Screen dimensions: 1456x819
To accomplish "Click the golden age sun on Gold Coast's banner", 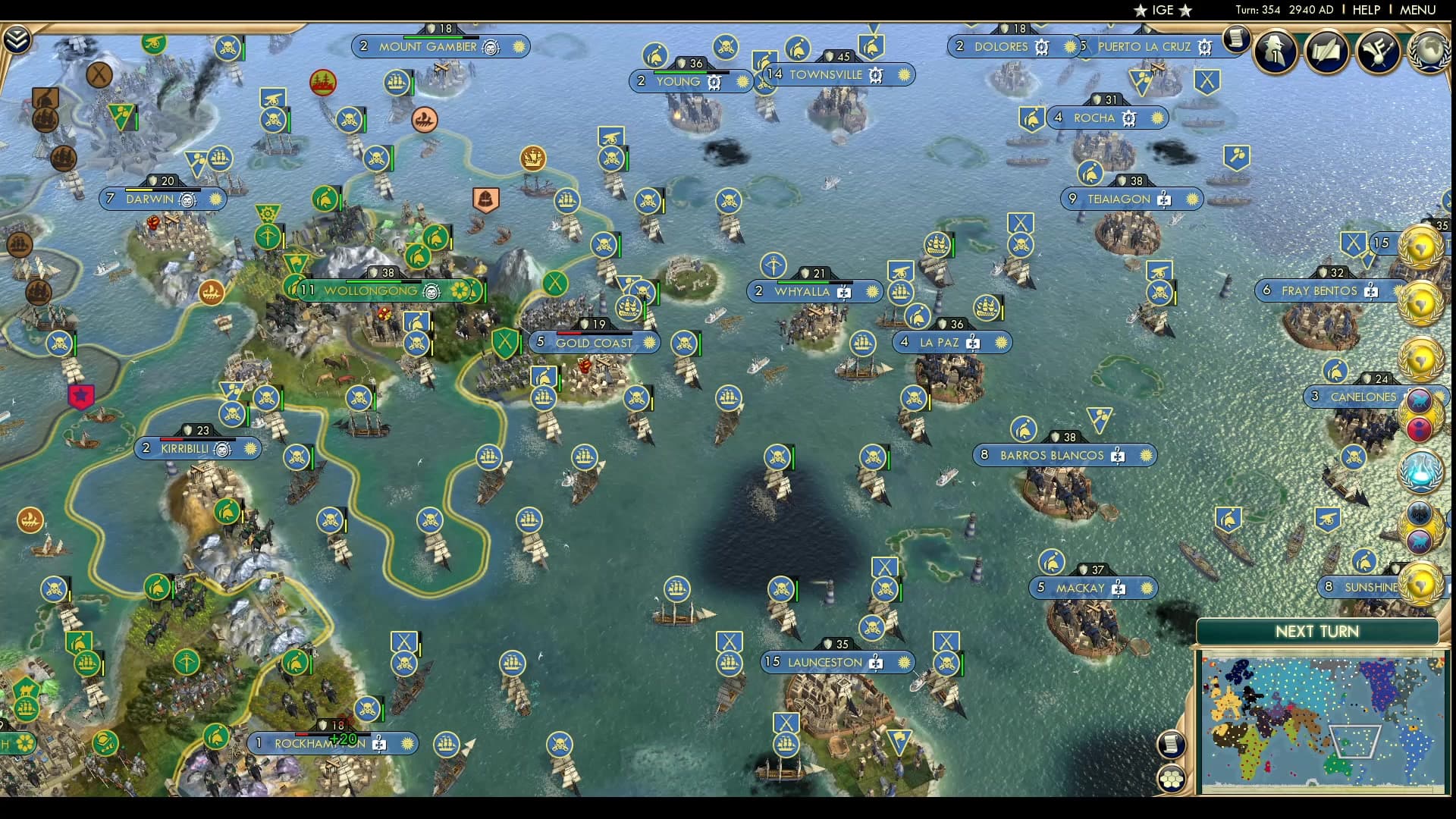I will (648, 343).
